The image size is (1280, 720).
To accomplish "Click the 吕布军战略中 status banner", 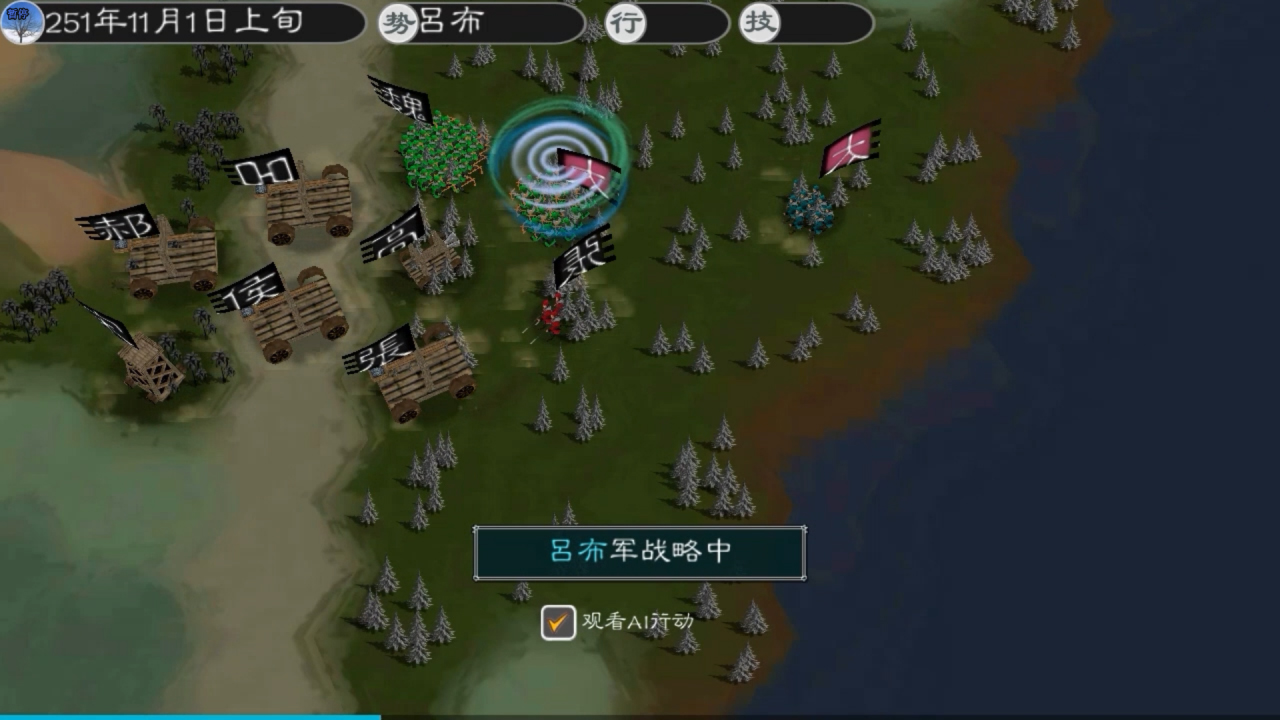I will pyautogui.click(x=639, y=552).
